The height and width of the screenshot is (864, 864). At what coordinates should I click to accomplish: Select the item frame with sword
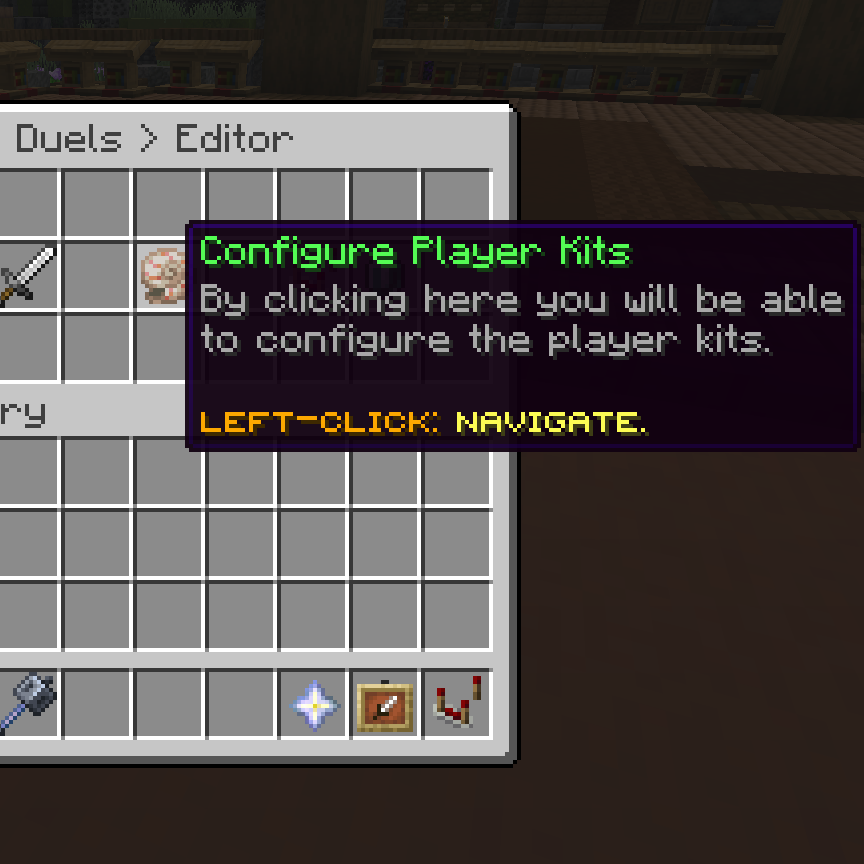(x=386, y=706)
